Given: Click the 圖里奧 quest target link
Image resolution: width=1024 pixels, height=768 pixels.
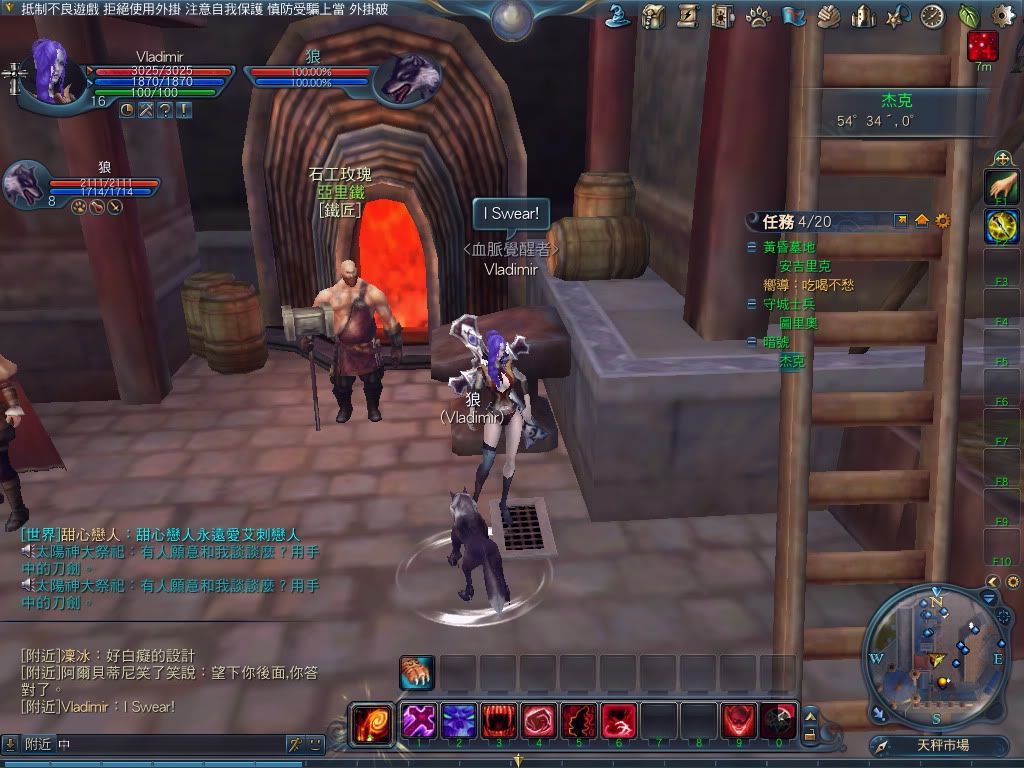Looking at the screenshot, I should (x=799, y=323).
